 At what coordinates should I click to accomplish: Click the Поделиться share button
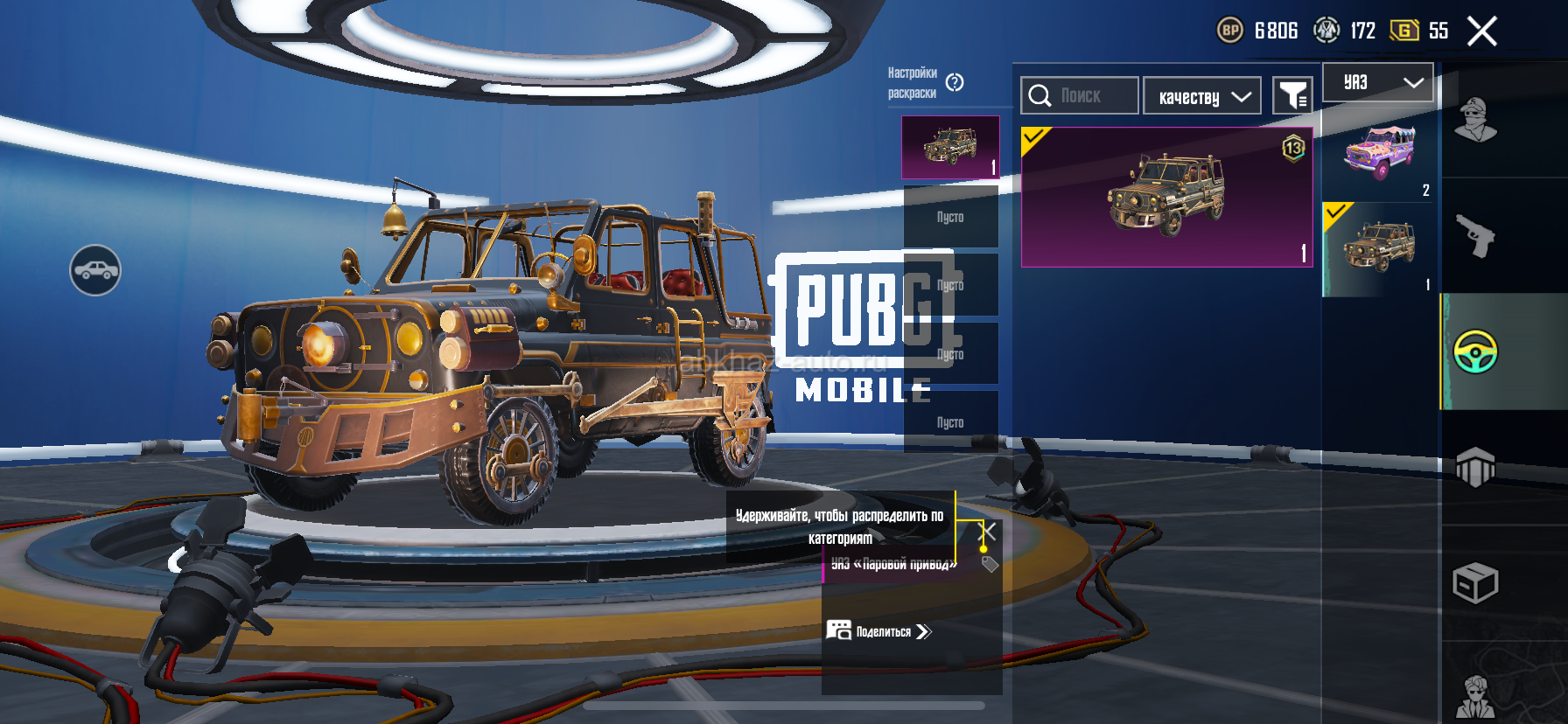(x=879, y=631)
